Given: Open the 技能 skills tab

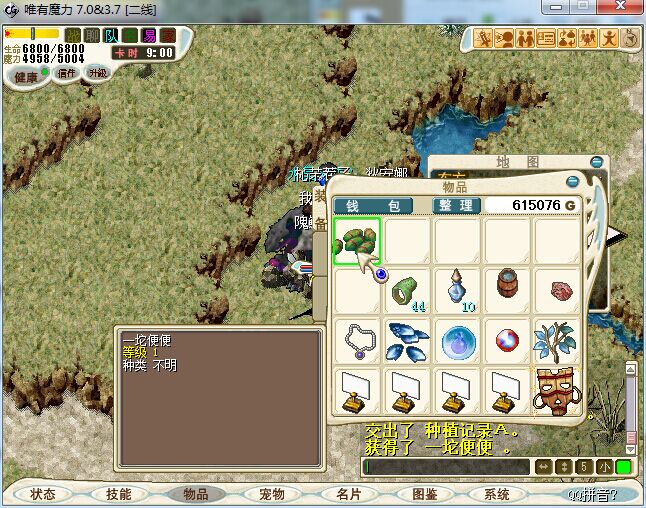Looking at the screenshot, I should pyautogui.click(x=119, y=494).
